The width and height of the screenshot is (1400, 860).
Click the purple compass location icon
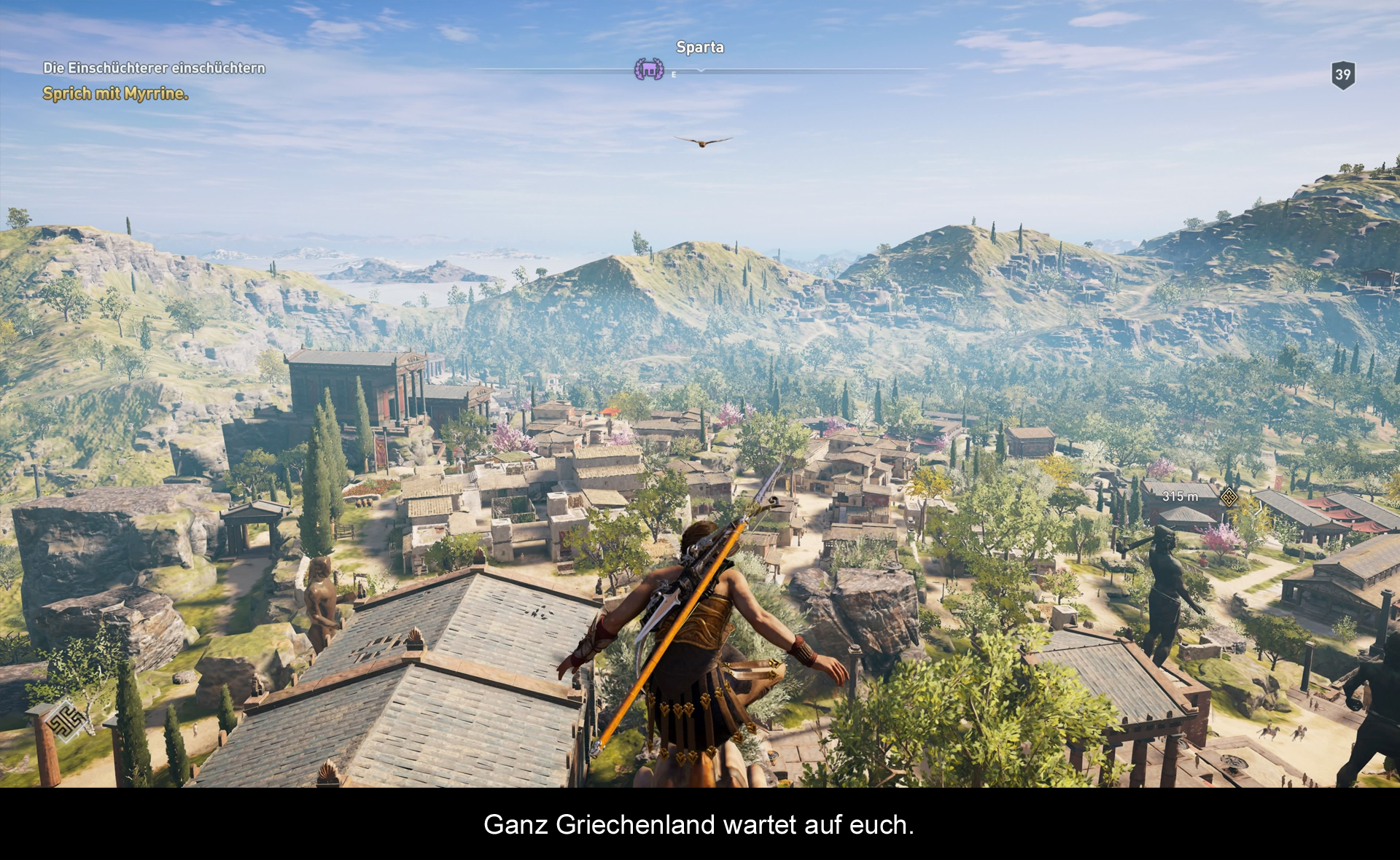(648, 69)
